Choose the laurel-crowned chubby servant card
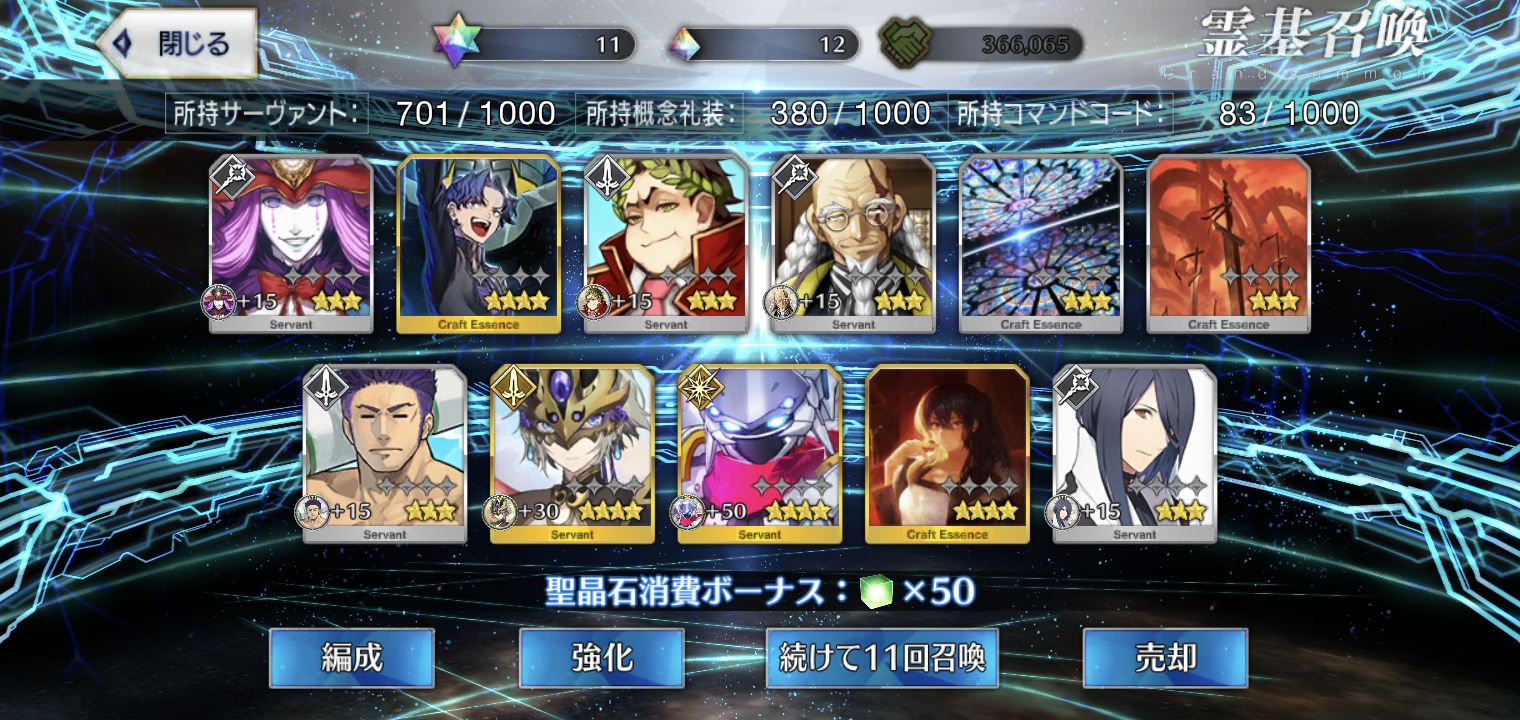This screenshot has width=1520, height=720. 666,243
